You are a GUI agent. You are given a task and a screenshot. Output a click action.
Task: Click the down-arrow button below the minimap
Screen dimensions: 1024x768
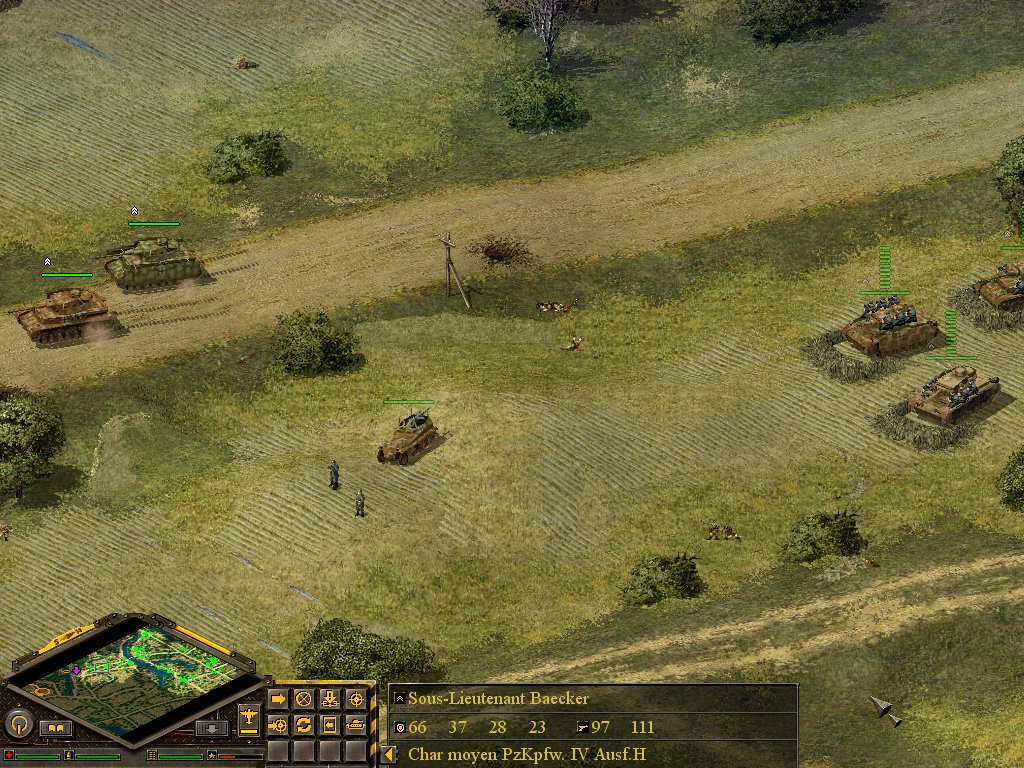(211, 728)
